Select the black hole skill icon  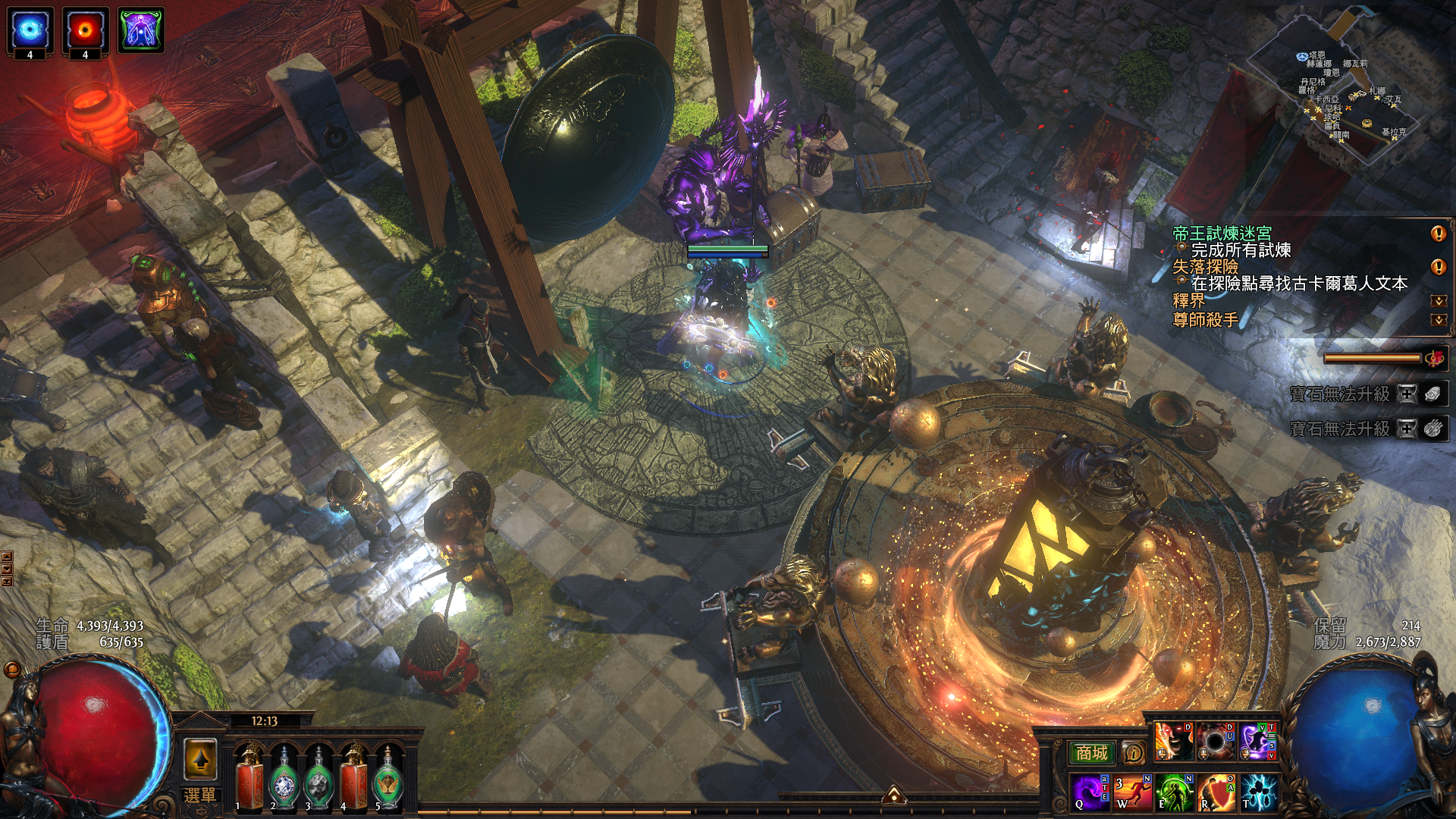click(x=1215, y=741)
